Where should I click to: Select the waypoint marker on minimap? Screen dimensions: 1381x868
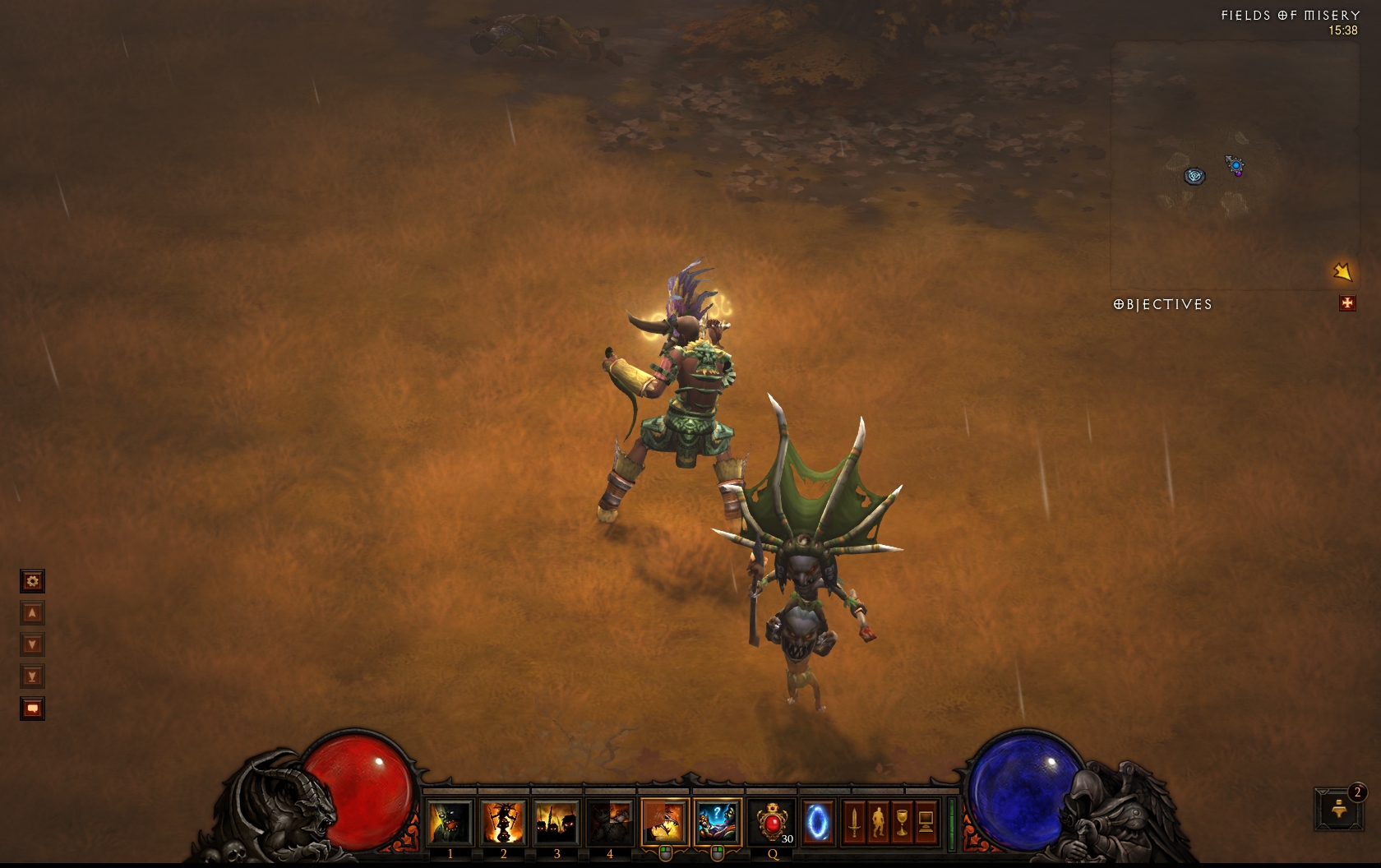(x=1194, y=176)
